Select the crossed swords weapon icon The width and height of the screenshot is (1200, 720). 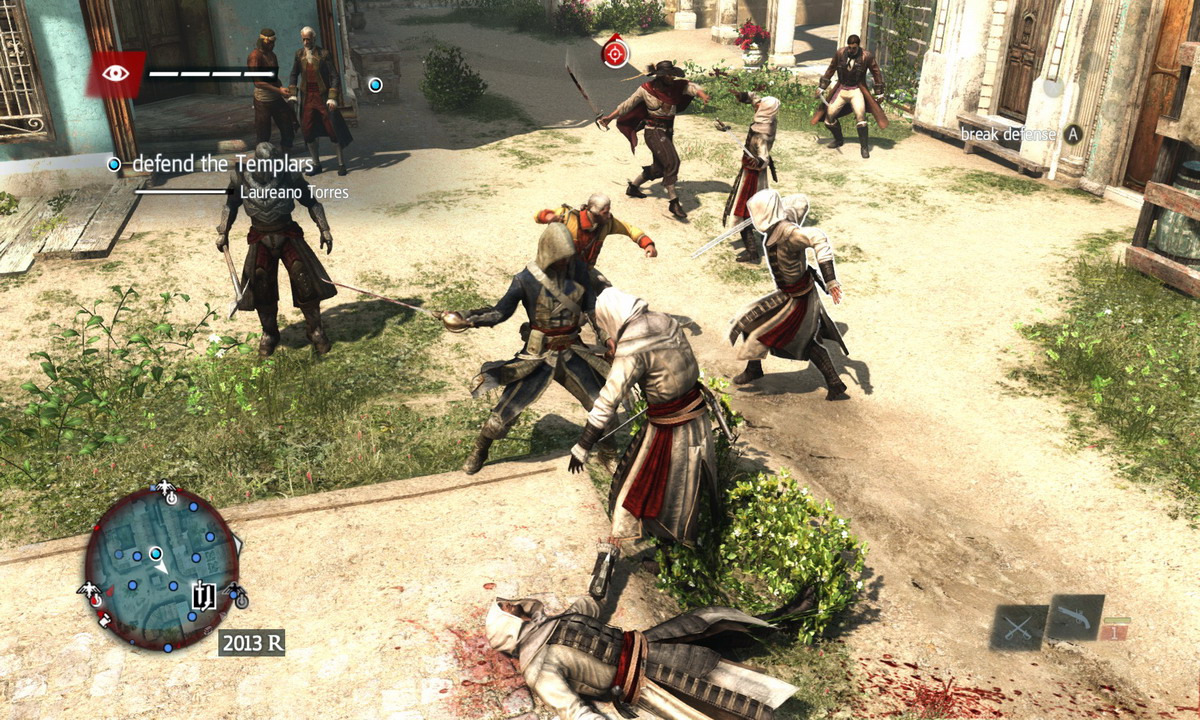[1018, 627]
